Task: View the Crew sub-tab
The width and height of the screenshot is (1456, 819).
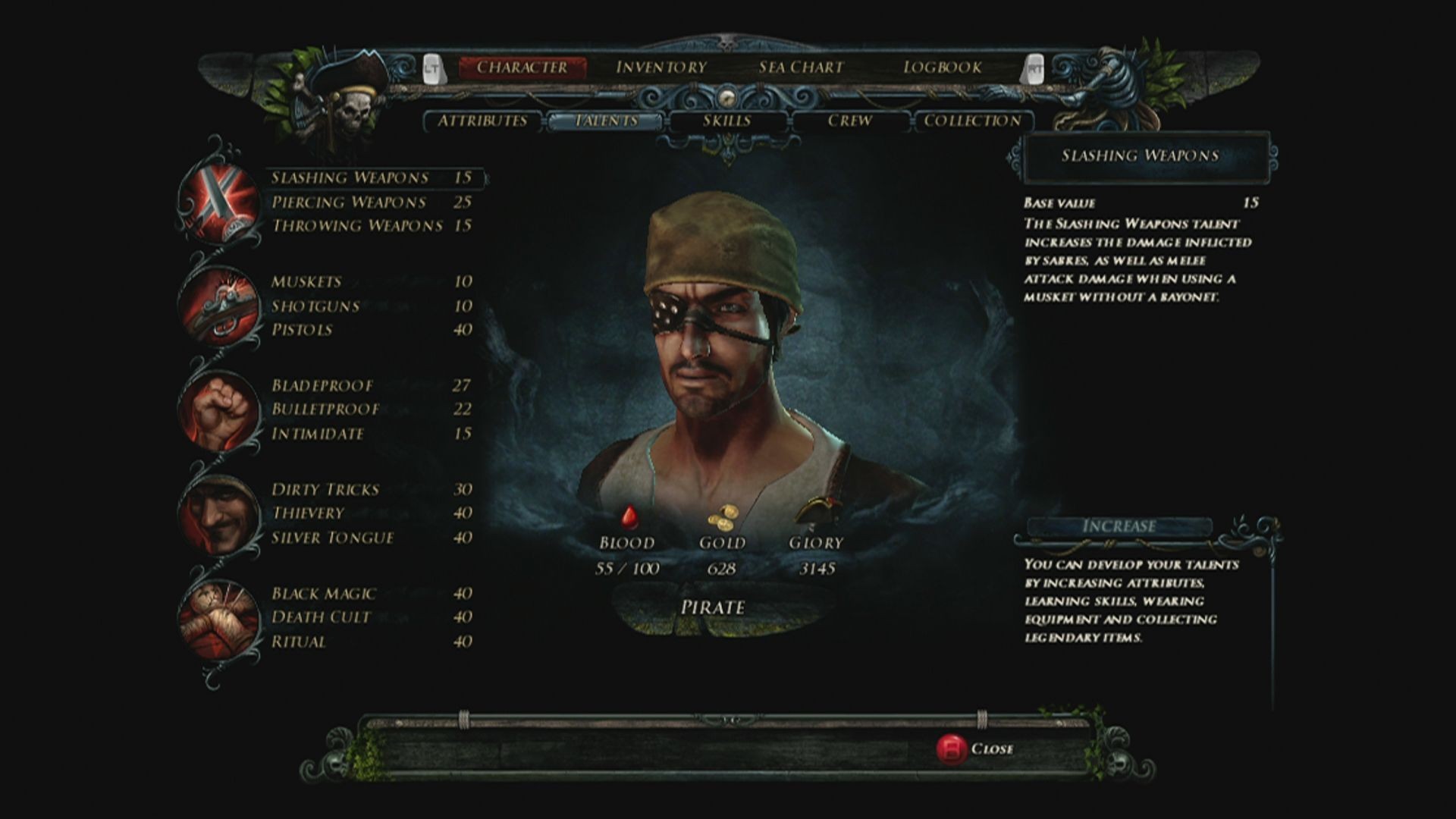Action: (849, 121)
